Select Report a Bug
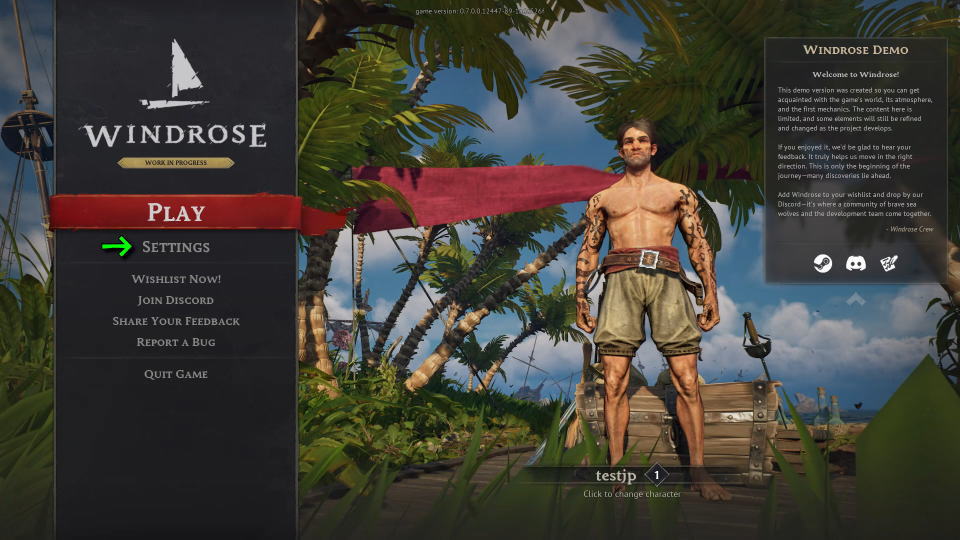The image size is (960, 540). [x=176, y=342]
